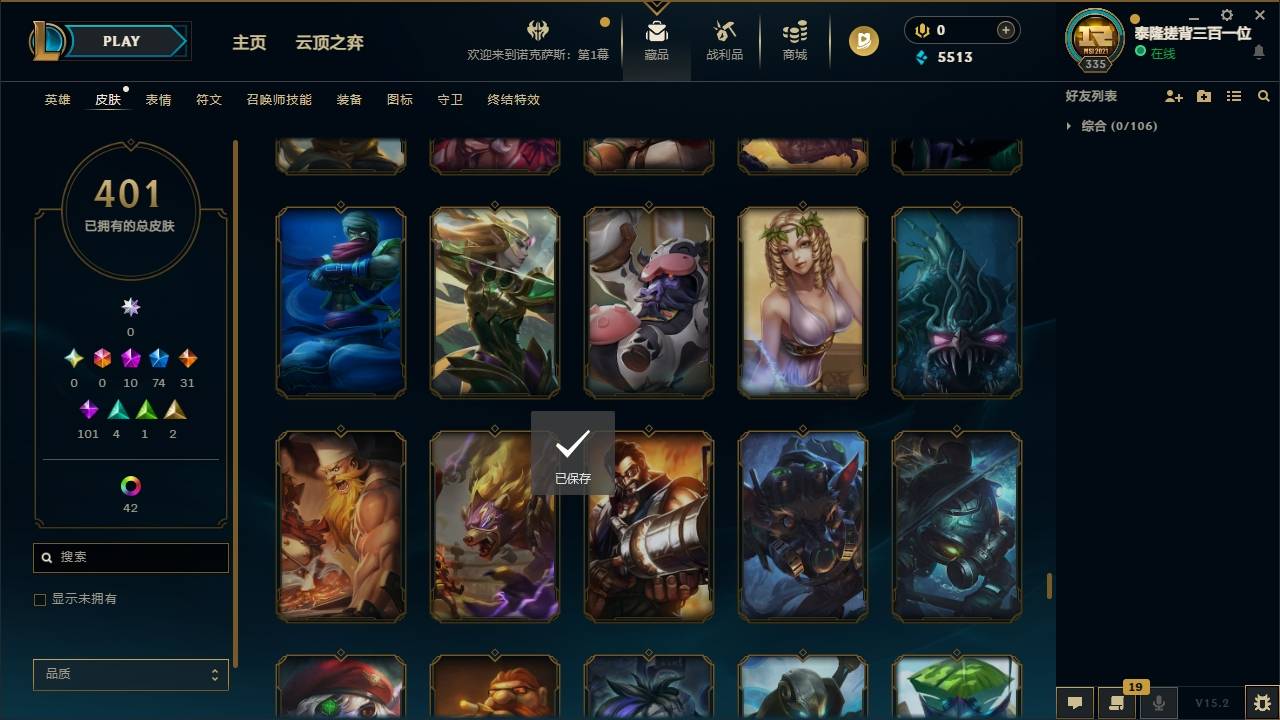This screenshot has height=720, width=1280.
Task: Mute the voice microphone in bottom bar
Action: tap(1158, 702)
